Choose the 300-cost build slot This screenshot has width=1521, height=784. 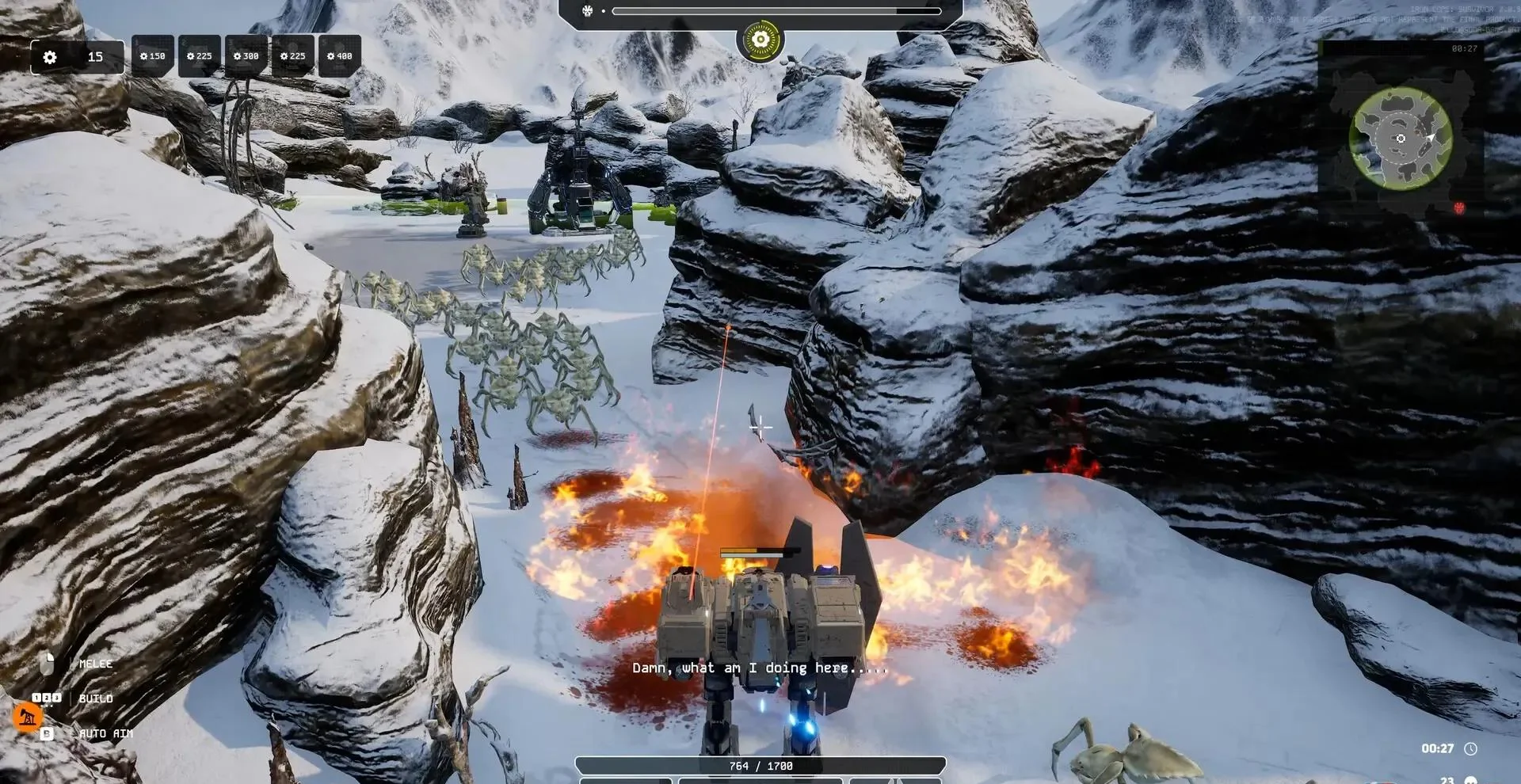pyautogui.click(x=246, y=56)
